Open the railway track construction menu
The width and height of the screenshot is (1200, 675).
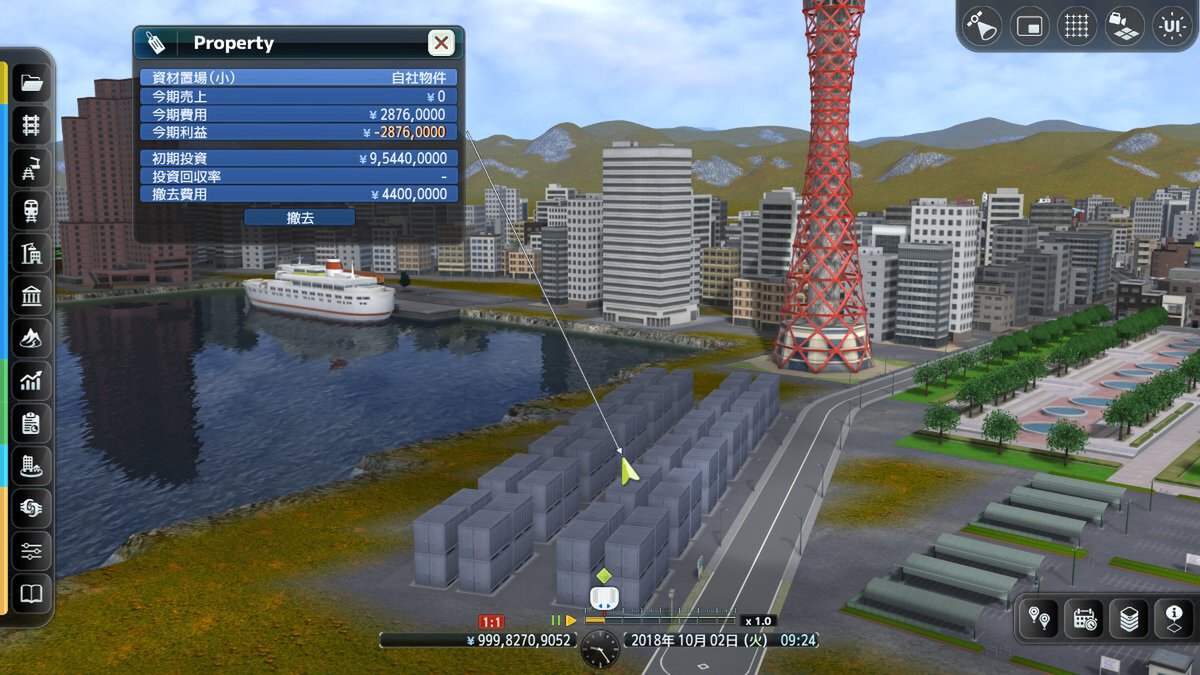tap(32, 125)
